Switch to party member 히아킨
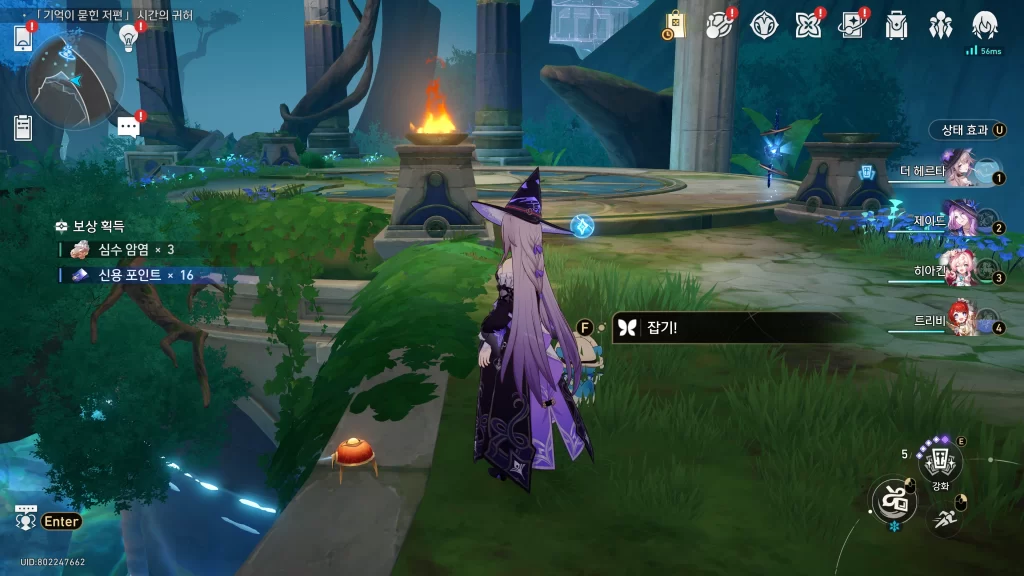This screenshot has width=1024, height=576. (x=960, y=271)
